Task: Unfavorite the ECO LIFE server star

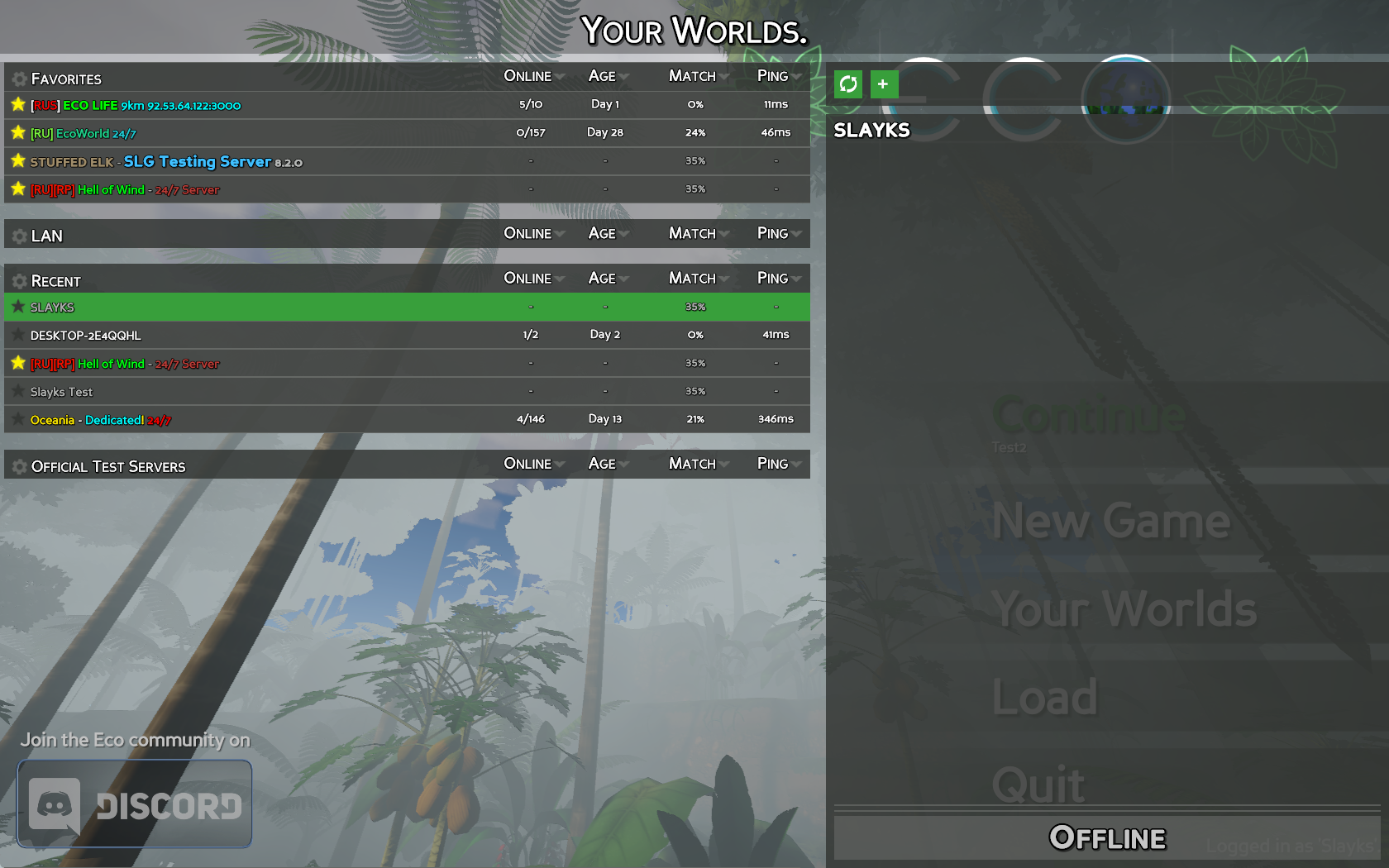Action: [18, 104]
